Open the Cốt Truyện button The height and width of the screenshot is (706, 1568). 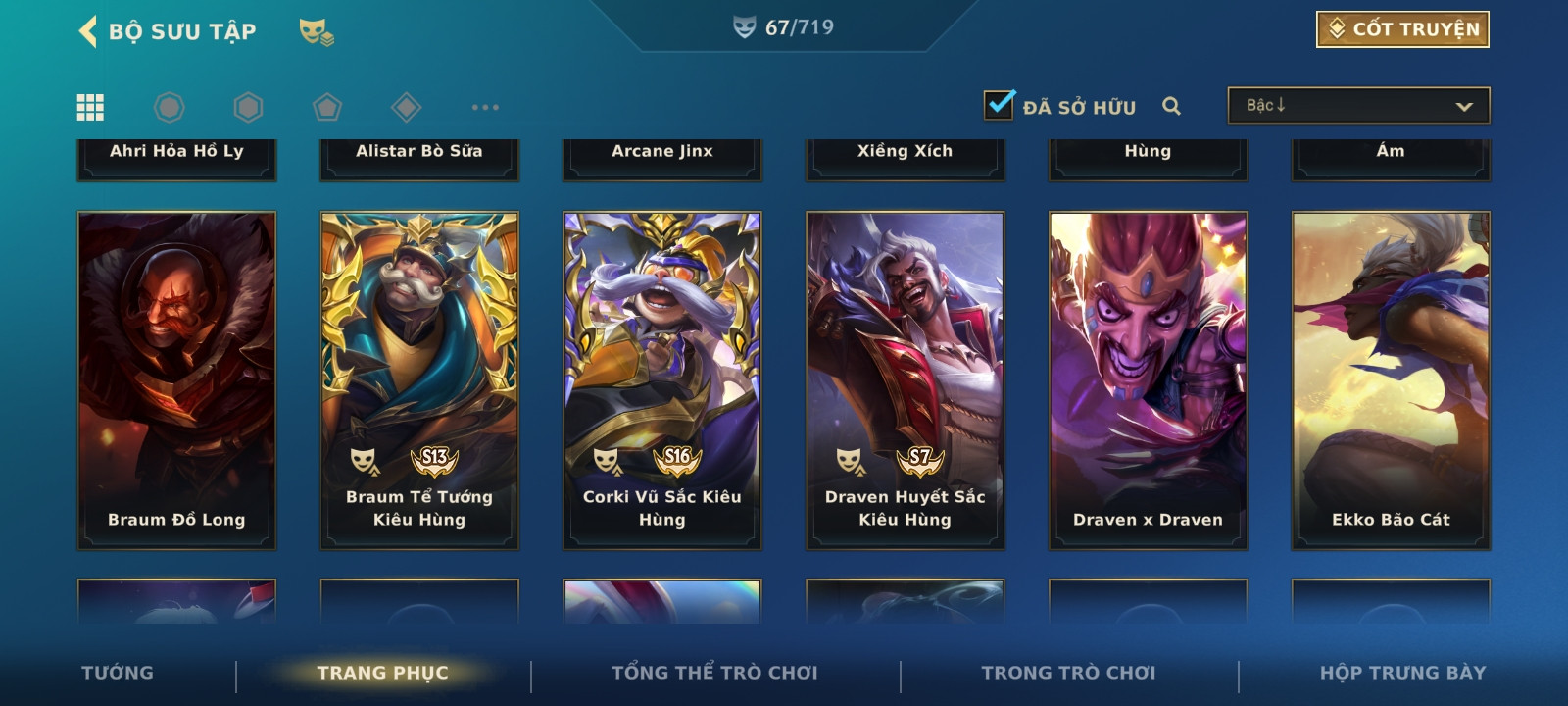click(1402, 29)
